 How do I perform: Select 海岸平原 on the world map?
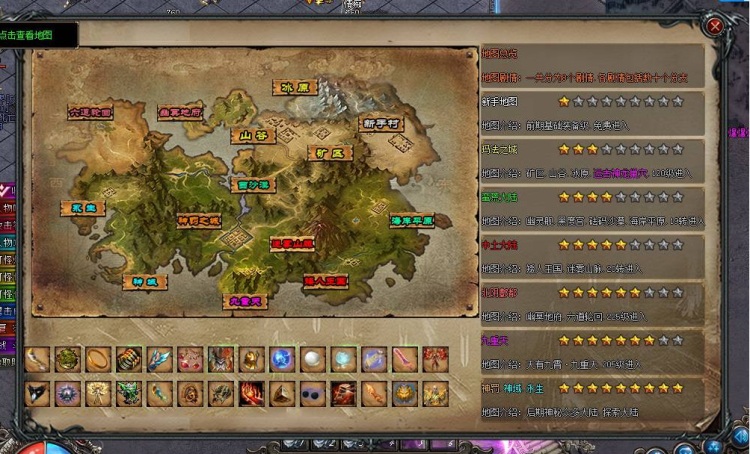412,220
